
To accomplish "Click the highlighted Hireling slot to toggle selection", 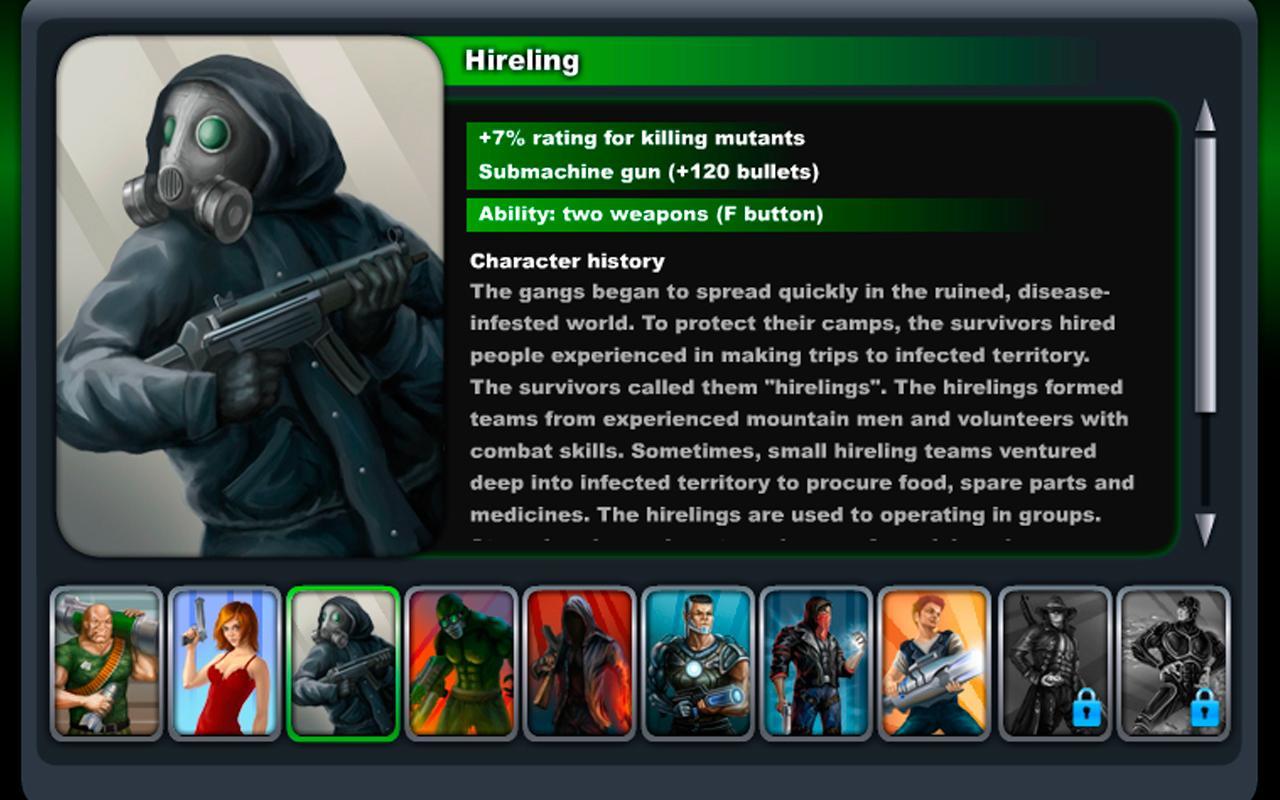I will point(345,661).
